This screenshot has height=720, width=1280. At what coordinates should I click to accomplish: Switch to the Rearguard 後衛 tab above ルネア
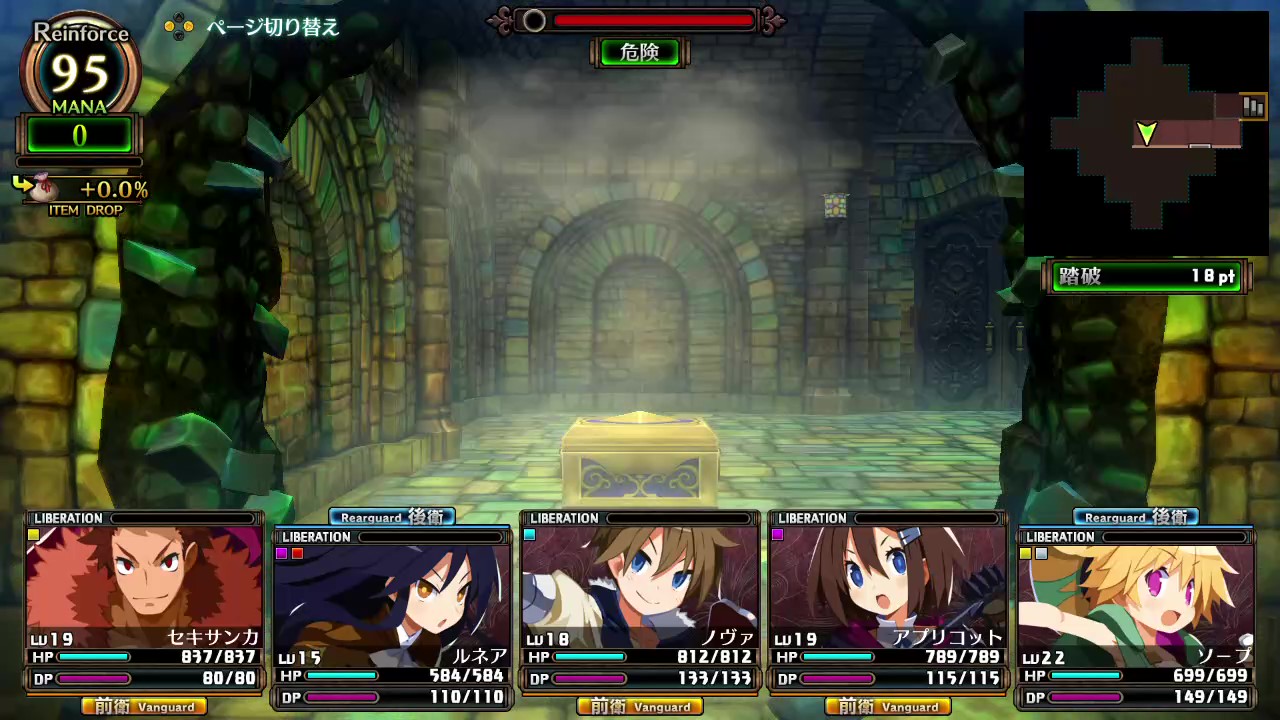point(391,517)
